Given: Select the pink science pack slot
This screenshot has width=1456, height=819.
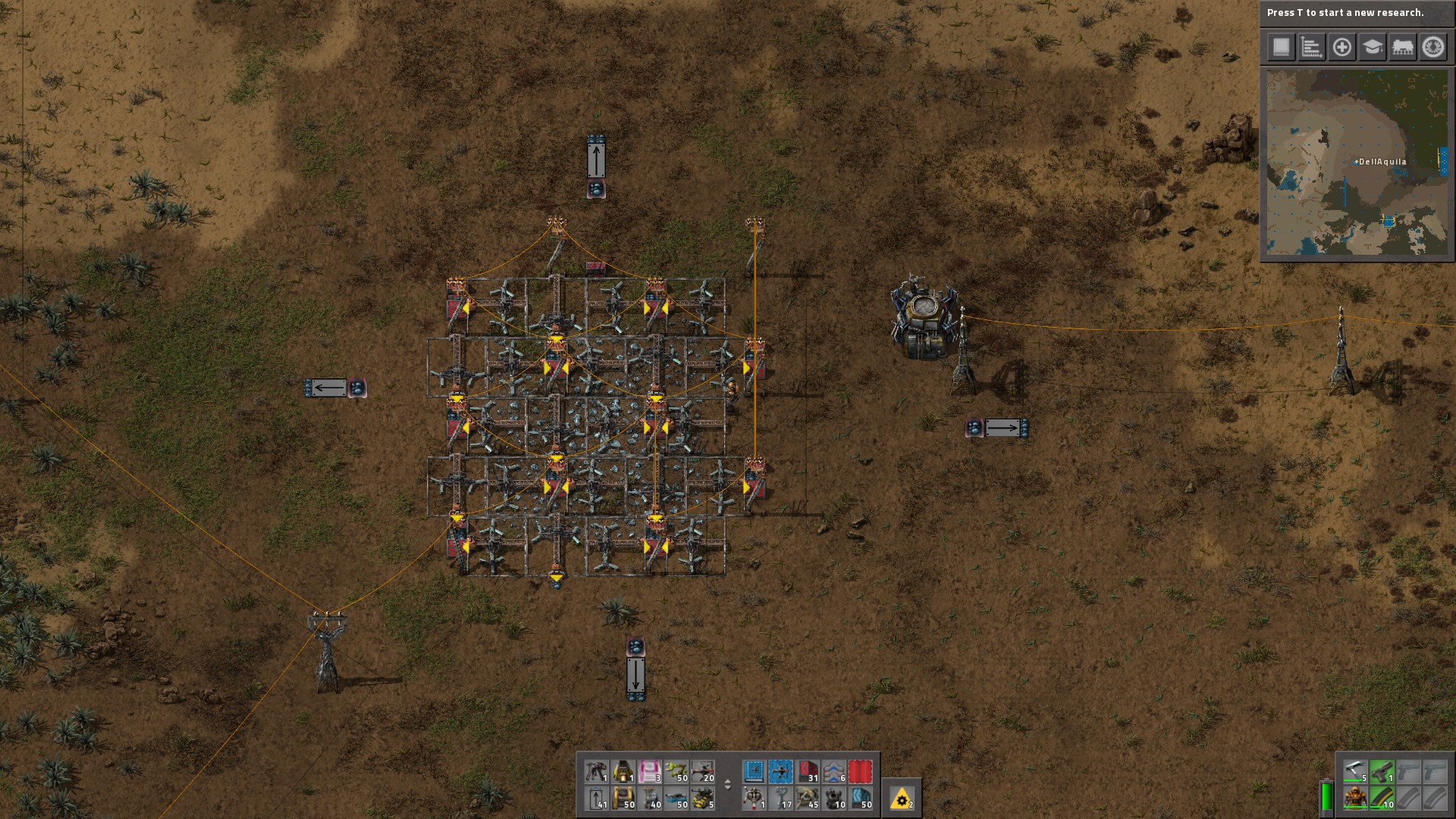Looking at the screenshot, I should 650,772.
